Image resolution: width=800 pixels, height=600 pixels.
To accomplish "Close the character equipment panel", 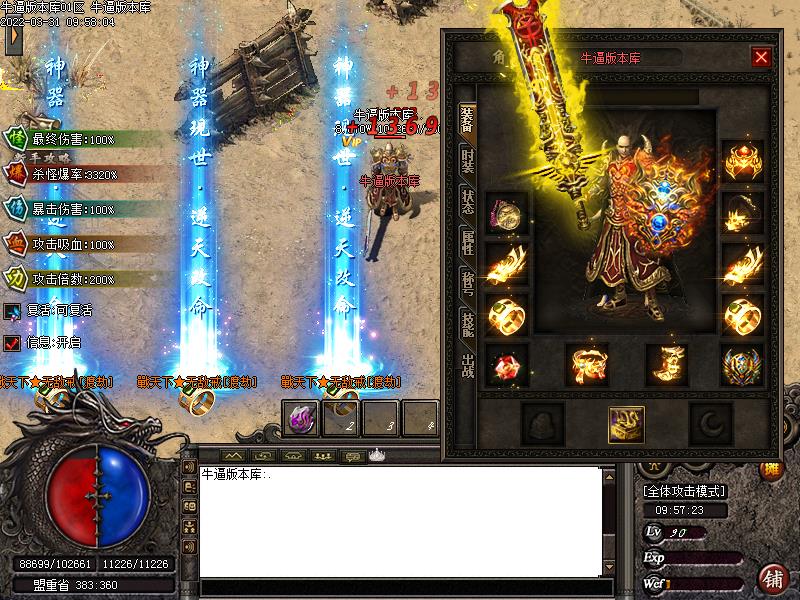I will click(x=761, y=57).
